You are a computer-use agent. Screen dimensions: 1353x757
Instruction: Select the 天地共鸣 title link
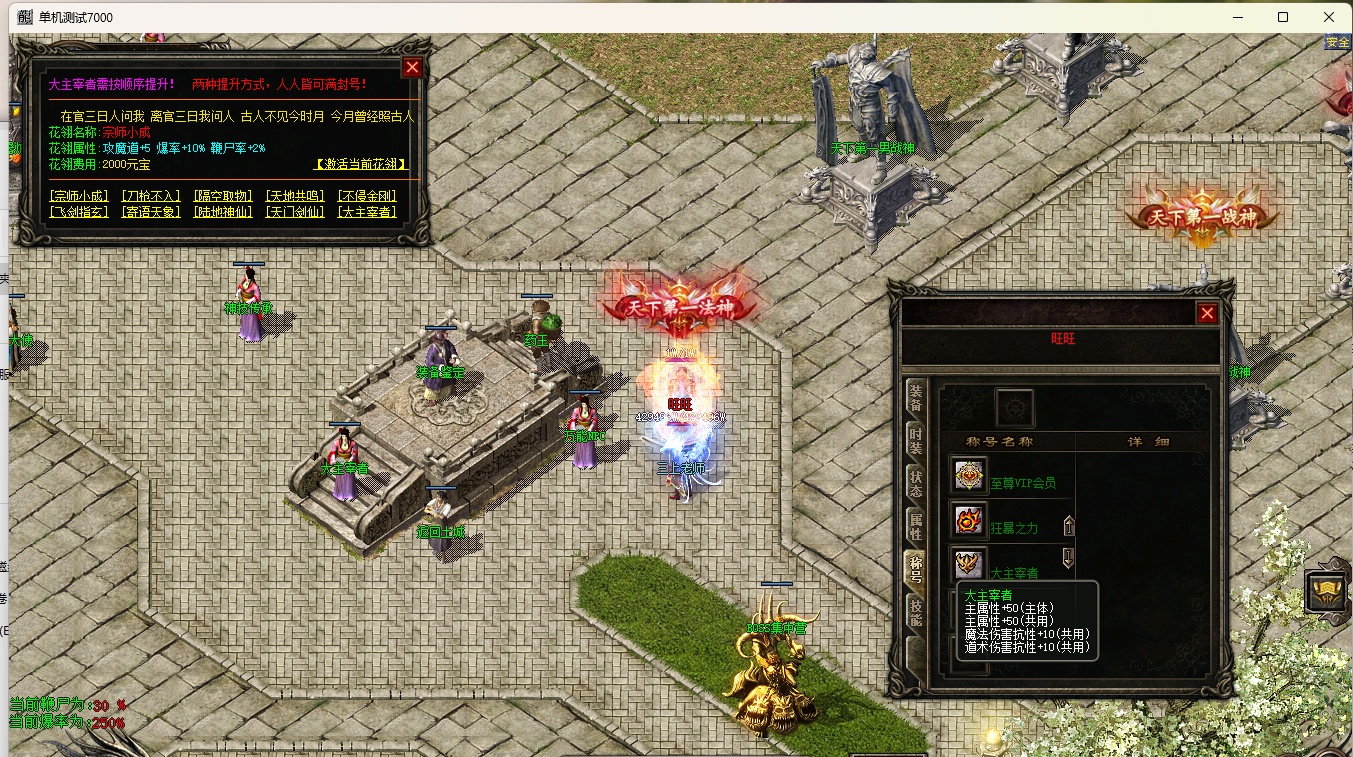coord(295,196)
